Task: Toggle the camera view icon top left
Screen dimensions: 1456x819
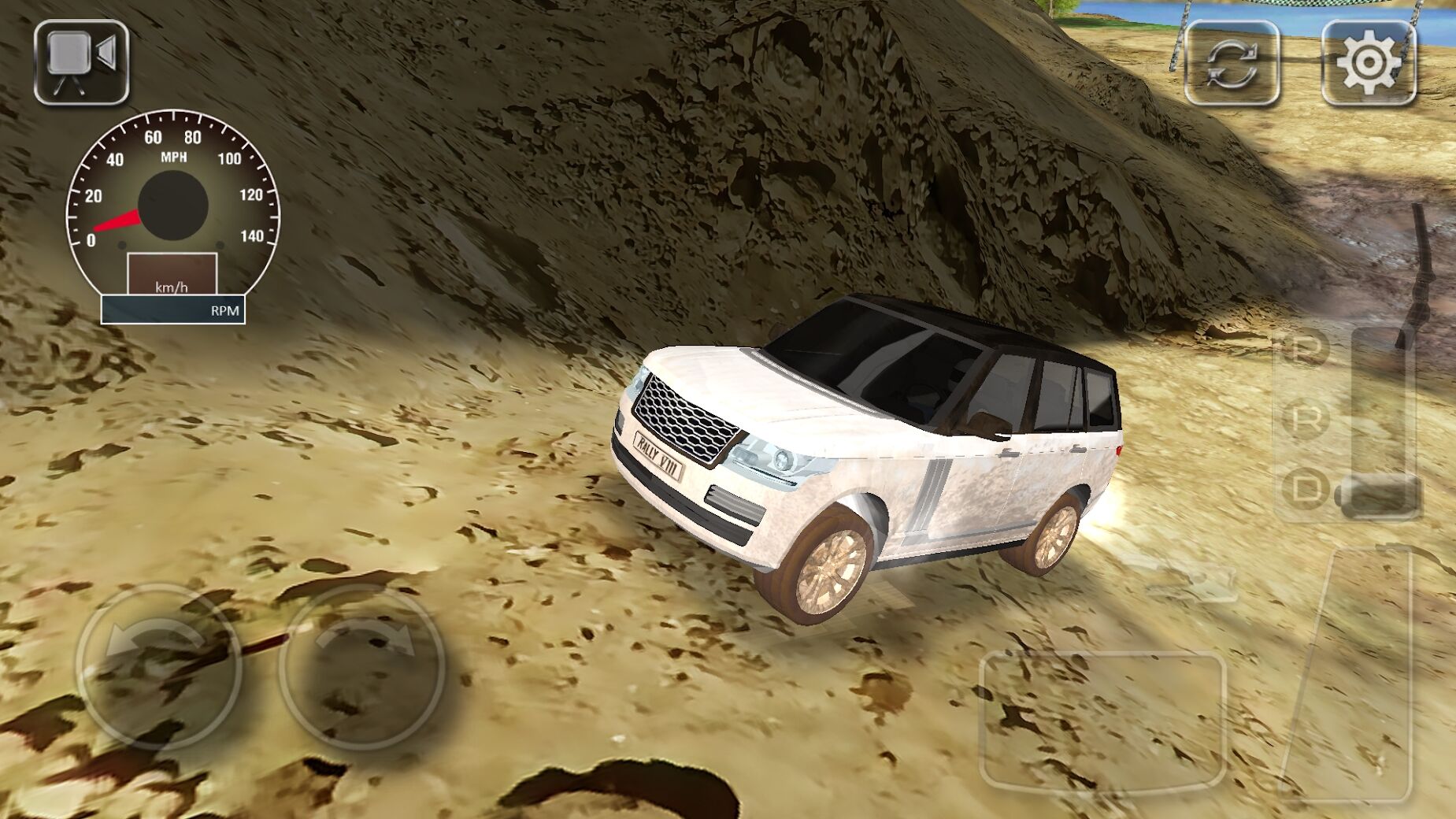Action: [x=79, y=63]
